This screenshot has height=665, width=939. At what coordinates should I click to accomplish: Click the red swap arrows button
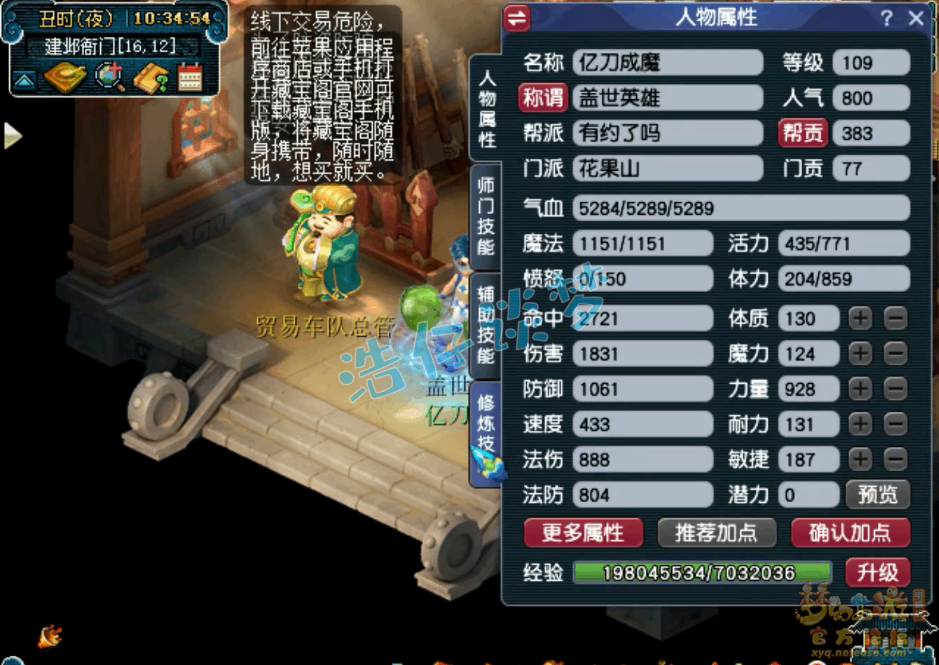(517, 18)
